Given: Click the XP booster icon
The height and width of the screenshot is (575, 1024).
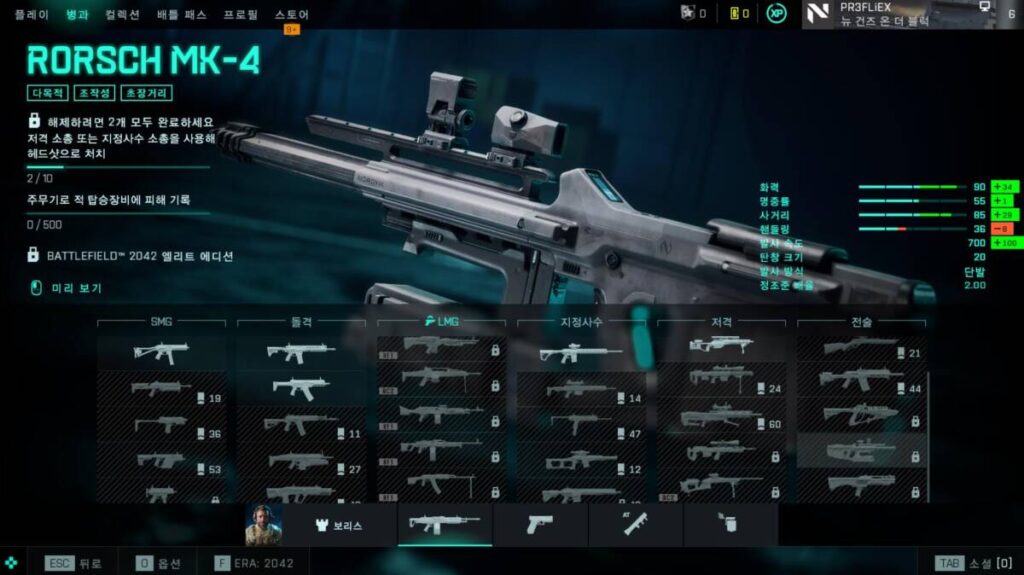Looking at the screenshot, I should (777, 14).
